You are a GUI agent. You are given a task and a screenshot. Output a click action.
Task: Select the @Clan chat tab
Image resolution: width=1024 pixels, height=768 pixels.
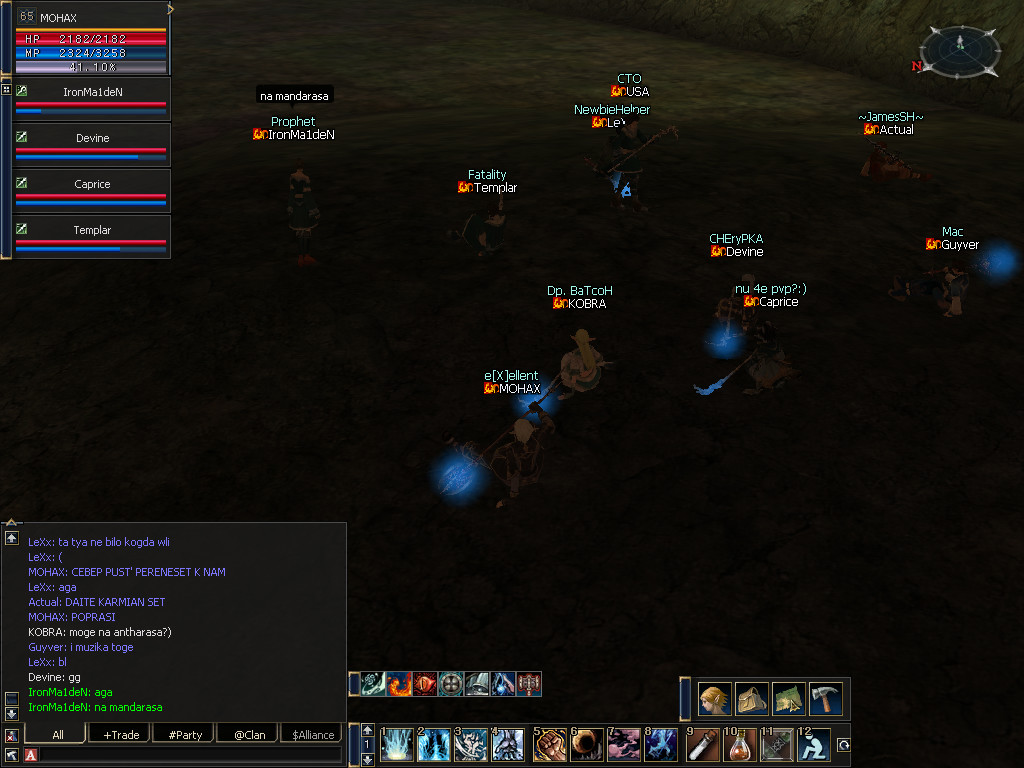coord(249,734)
